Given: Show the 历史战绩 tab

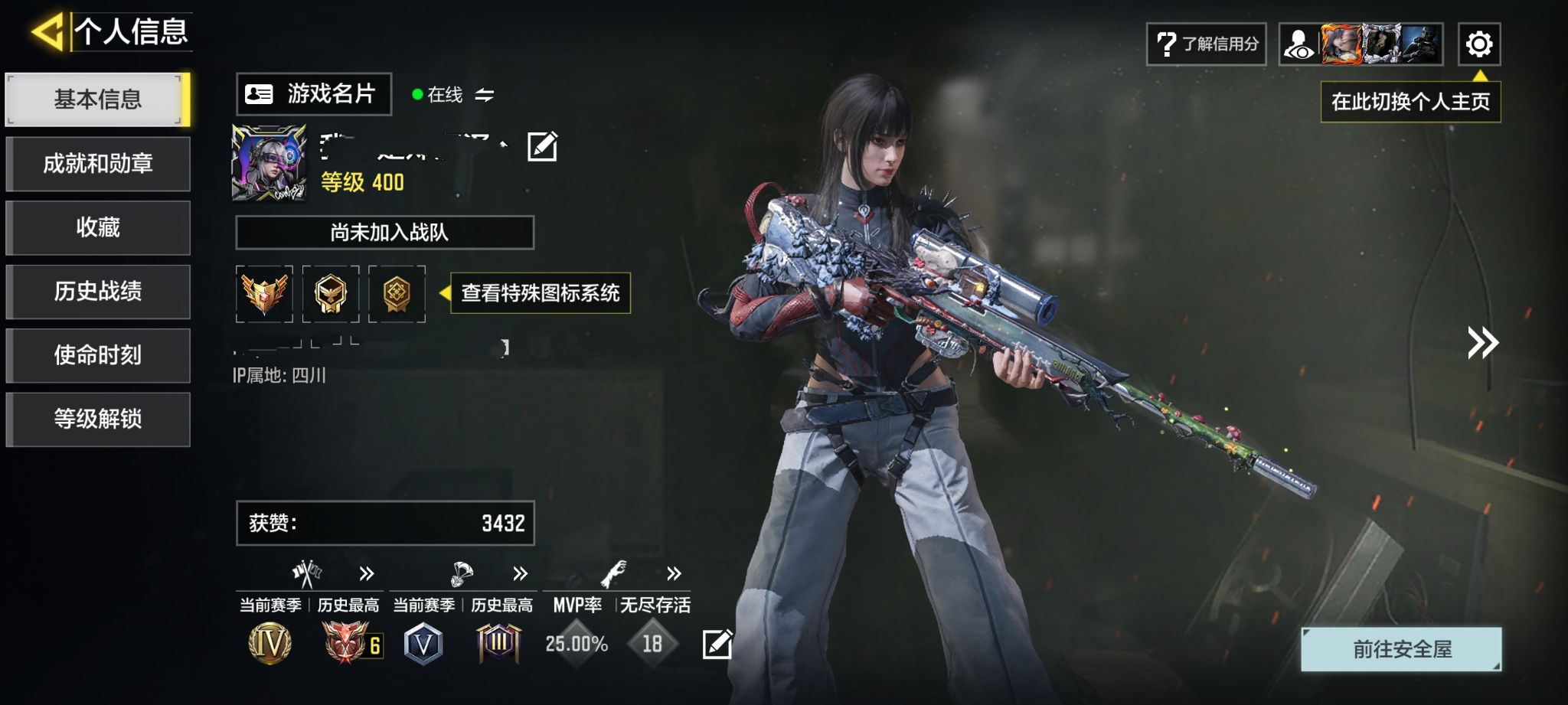Looking at the screenshot, I should [97, 292].
